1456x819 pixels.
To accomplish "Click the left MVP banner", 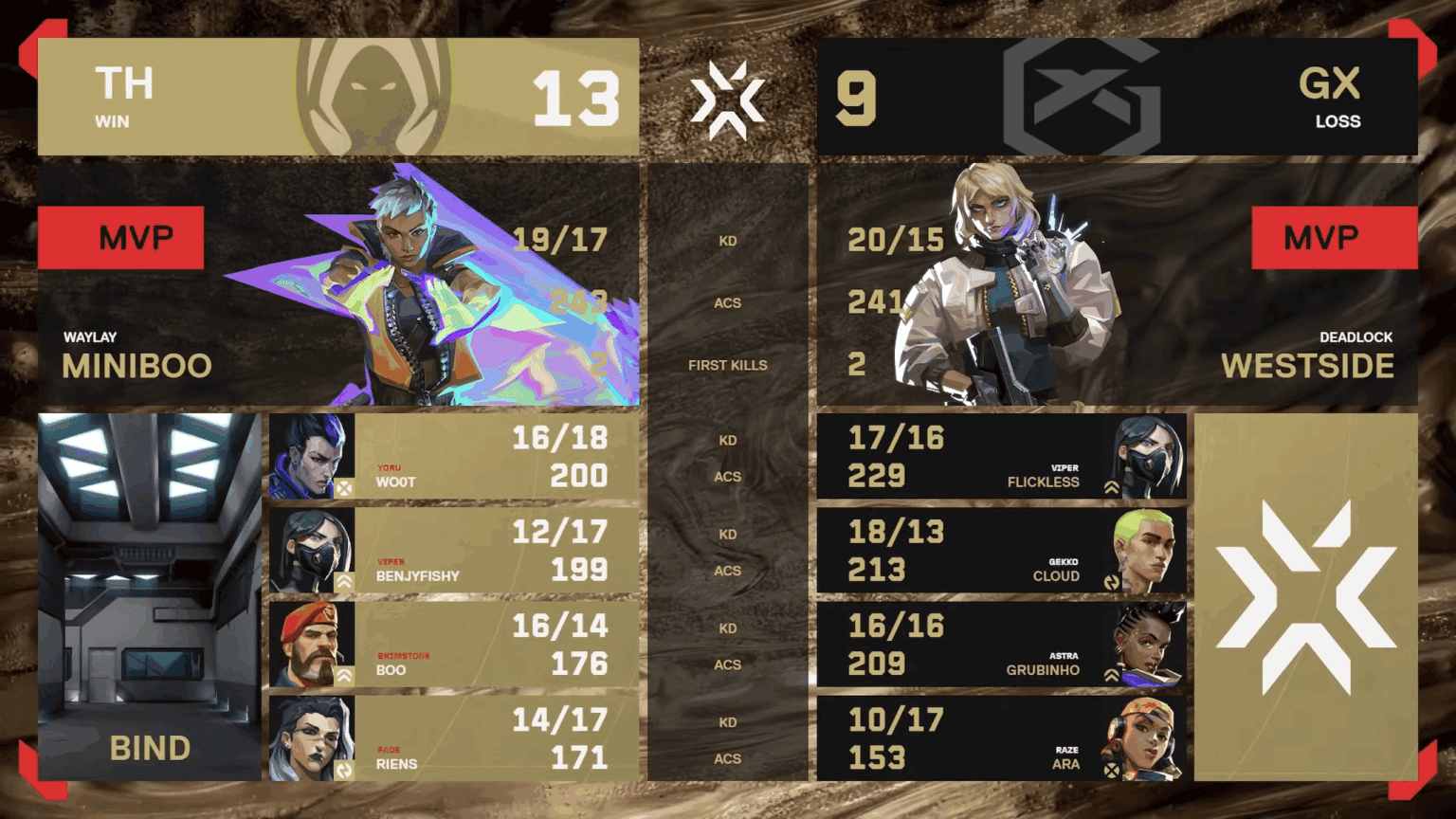I will (120, 237).
